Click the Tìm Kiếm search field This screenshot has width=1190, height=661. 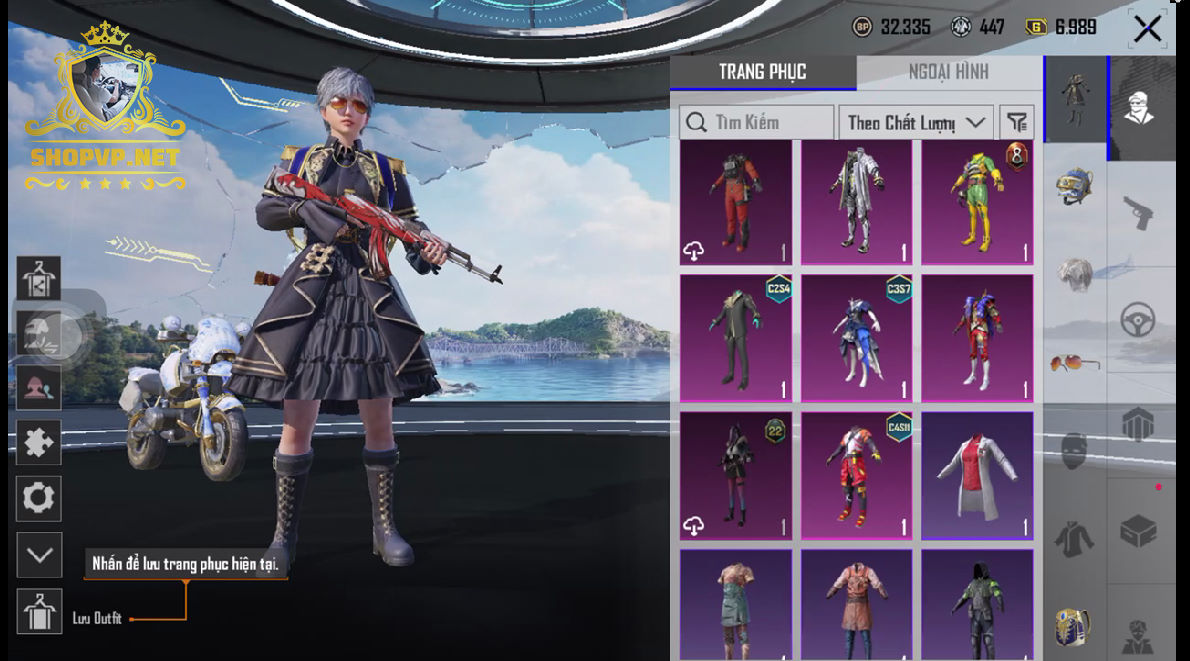[x=757, y=123]
